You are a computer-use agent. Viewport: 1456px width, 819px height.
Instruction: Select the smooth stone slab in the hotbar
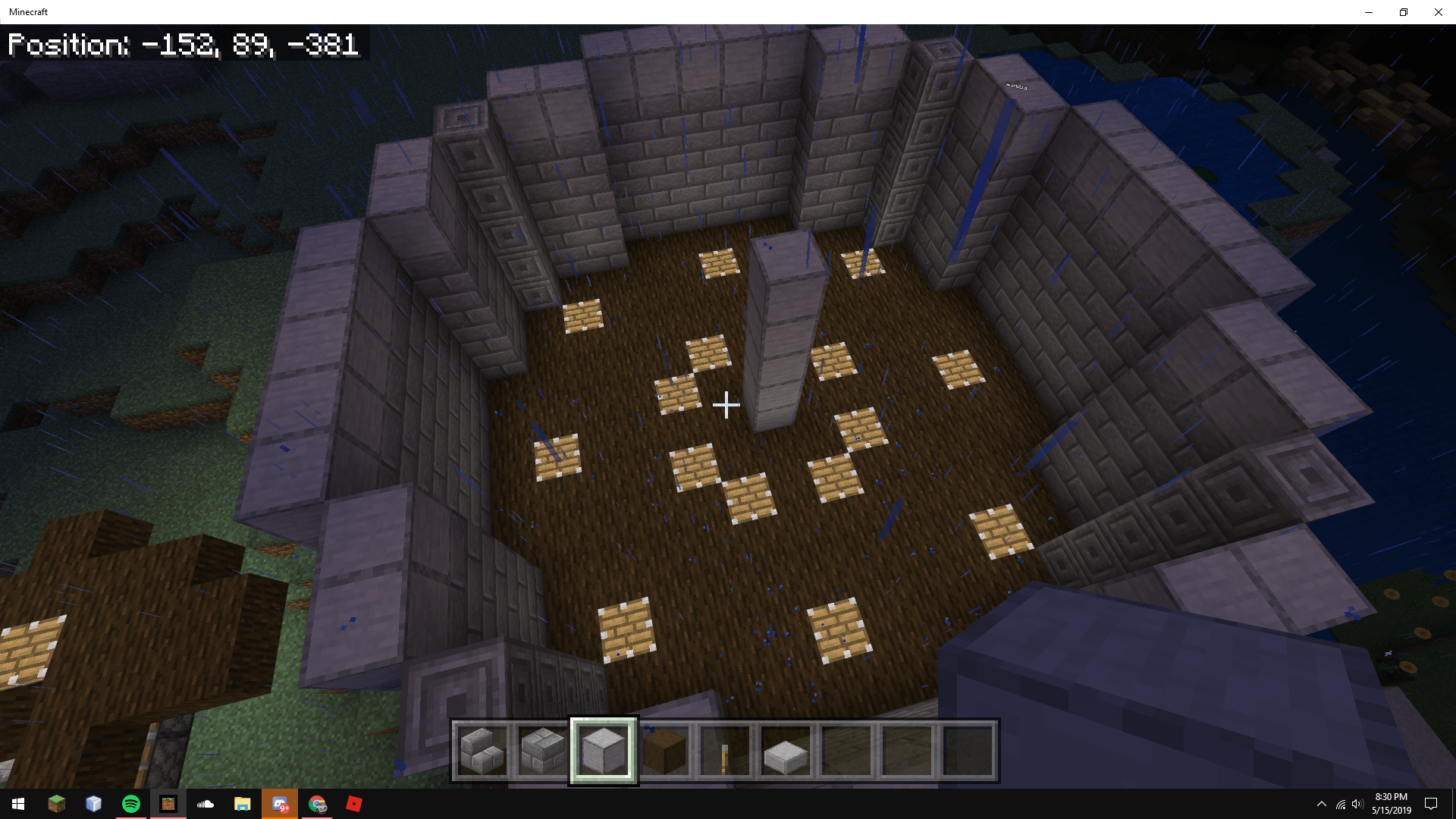(x=786, y=751)
